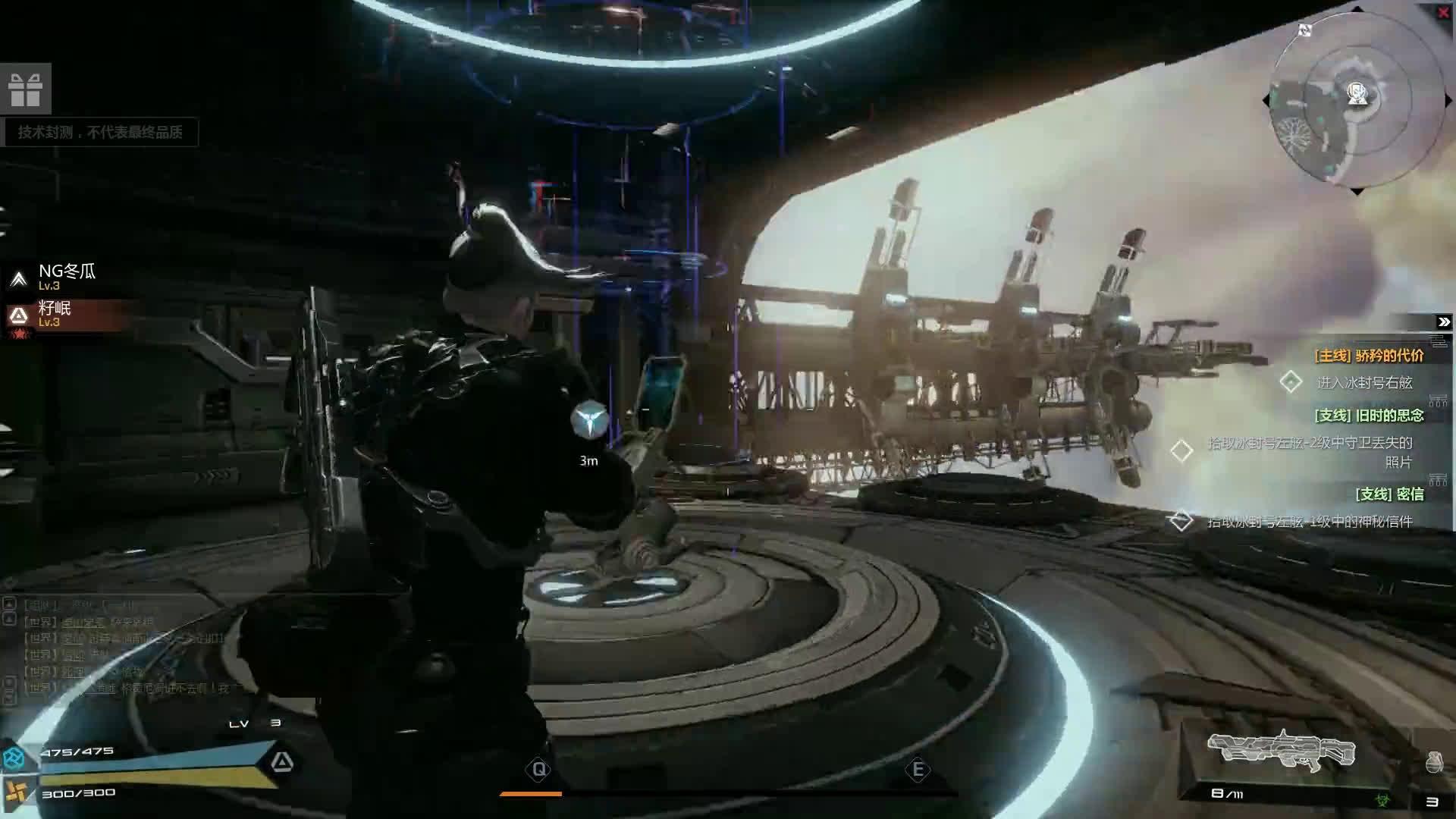
Task: Select the grenade icon
Action: point(1433,762)
